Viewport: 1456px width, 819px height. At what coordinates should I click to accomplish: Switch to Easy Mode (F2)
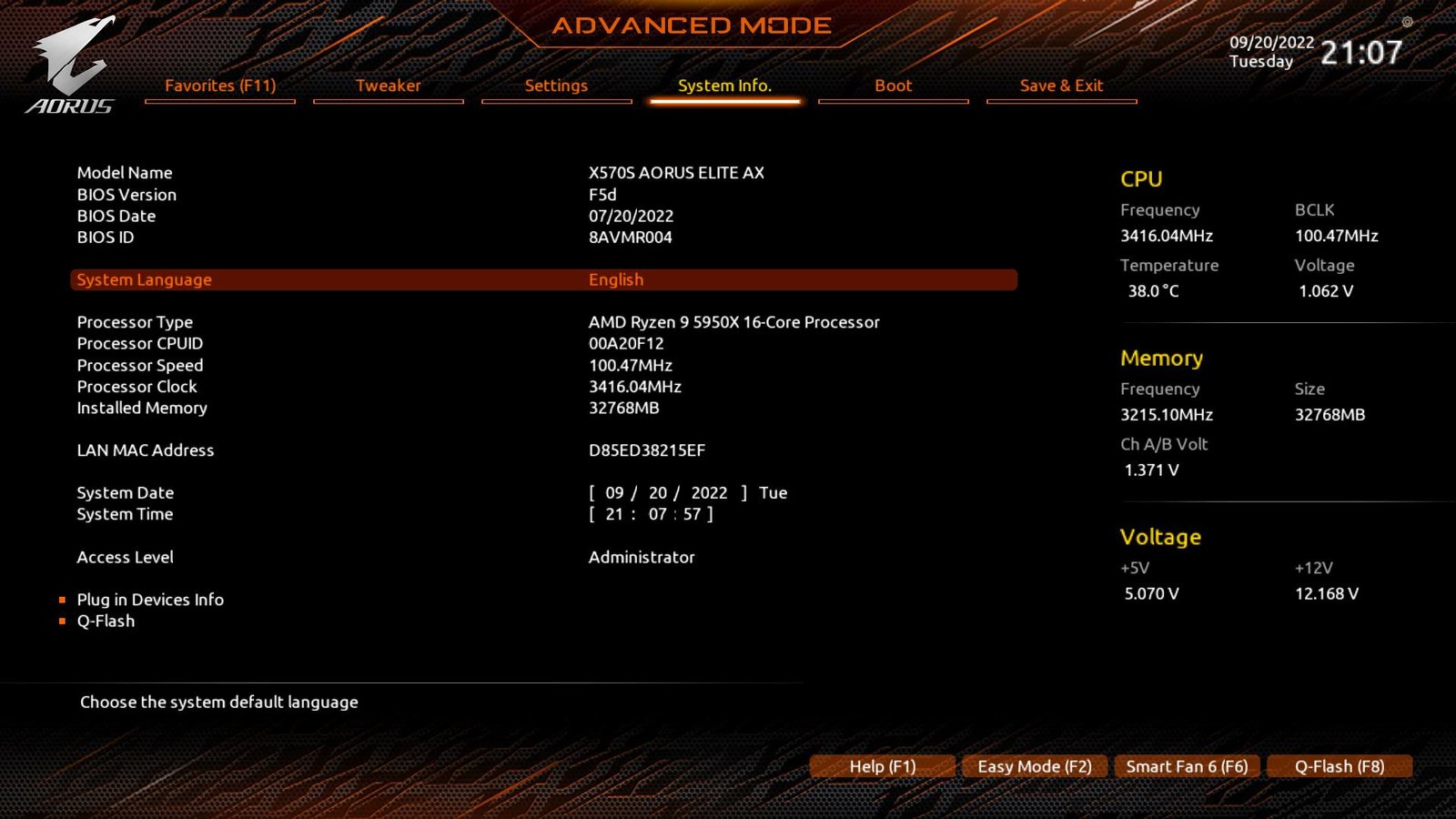pos(1034,766)
